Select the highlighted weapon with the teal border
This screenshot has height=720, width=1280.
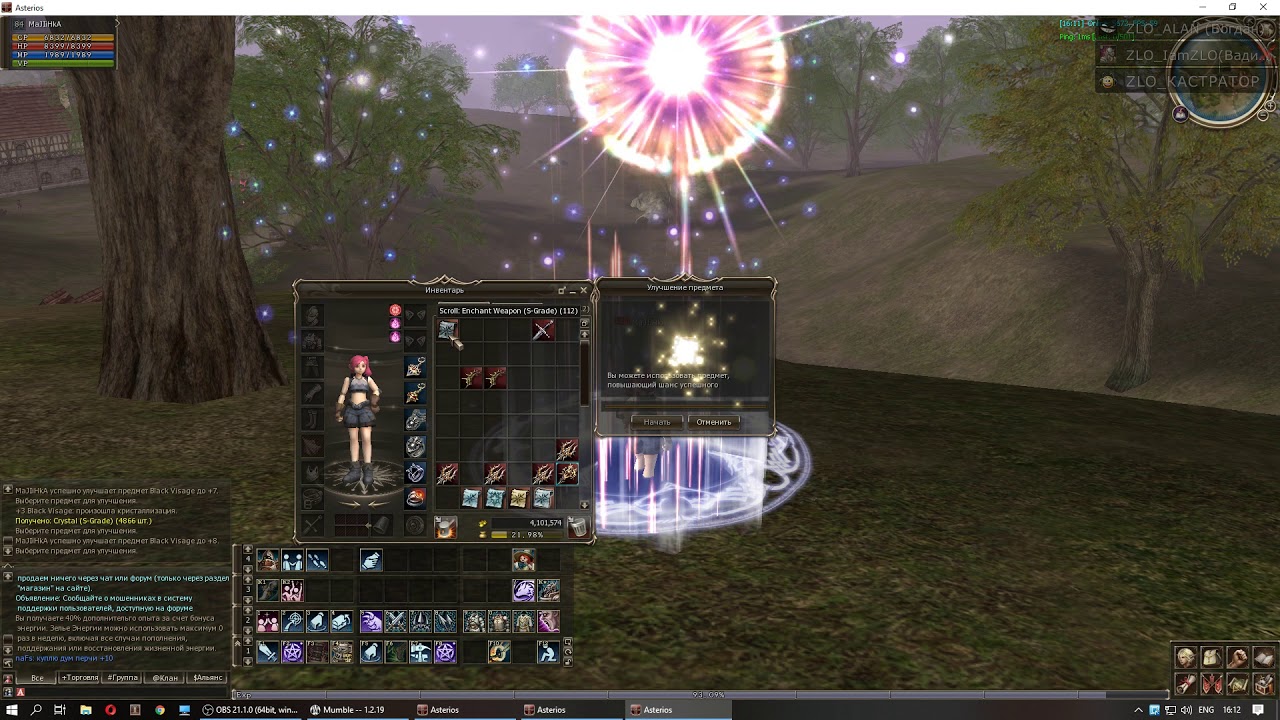pyautogui.click(x=567, y=473)
